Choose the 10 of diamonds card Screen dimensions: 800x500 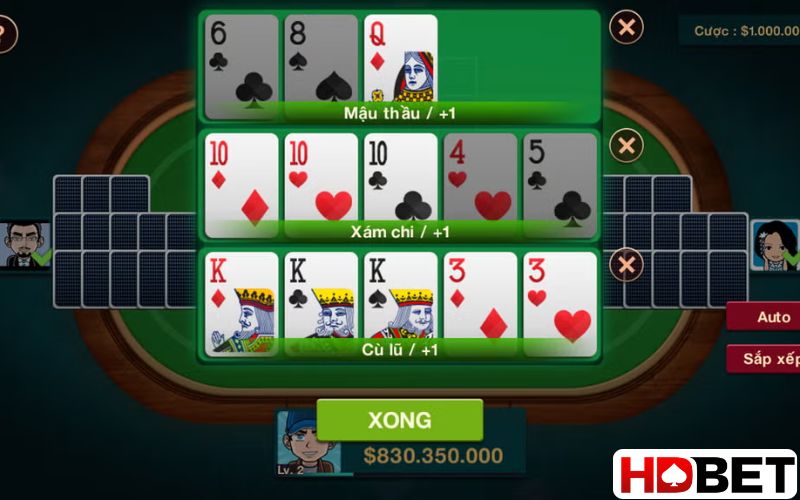(241, 180)
